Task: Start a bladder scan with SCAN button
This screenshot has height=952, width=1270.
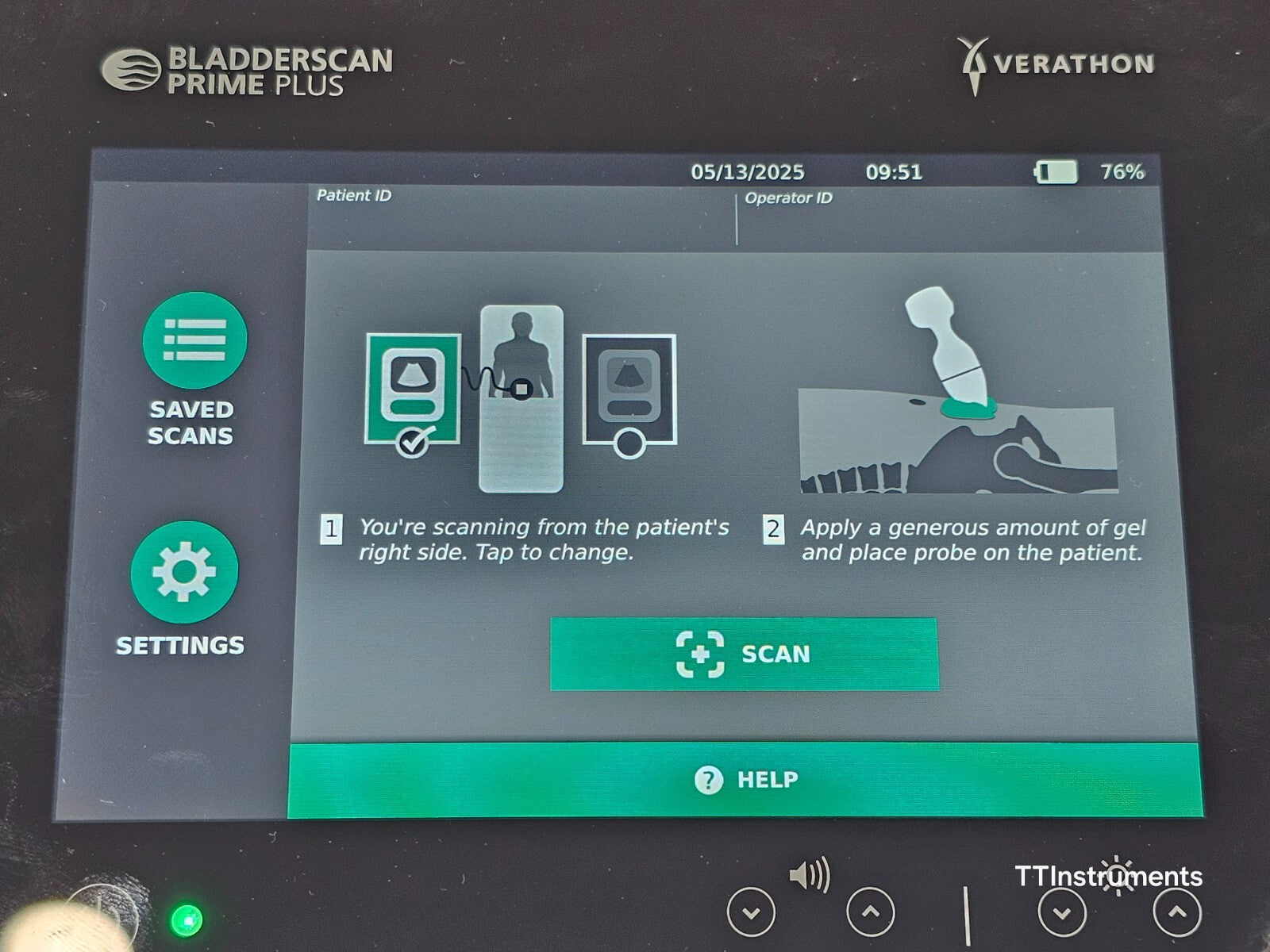Action: tap(744, 654)
